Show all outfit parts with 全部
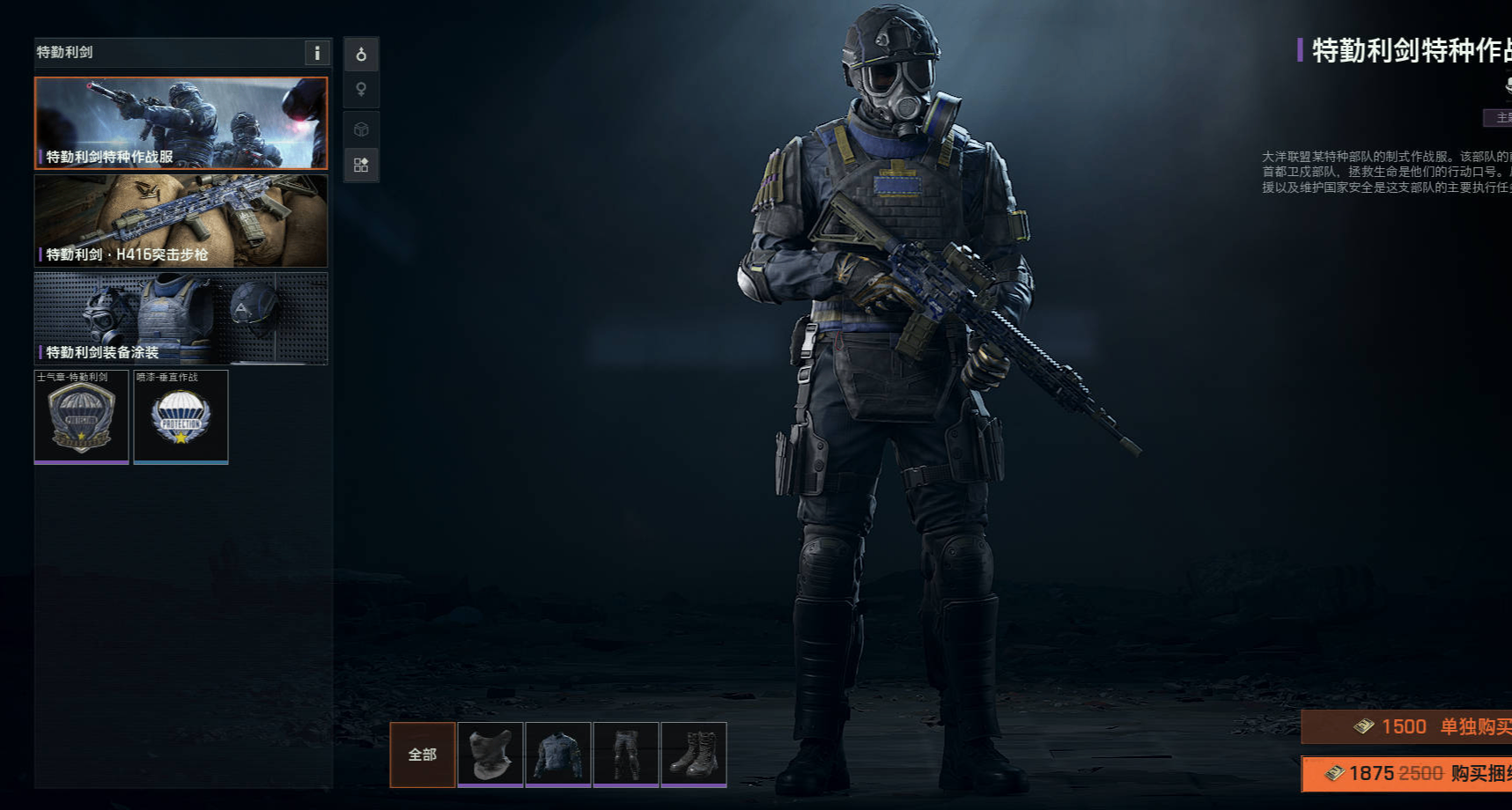 click(423, 755)
